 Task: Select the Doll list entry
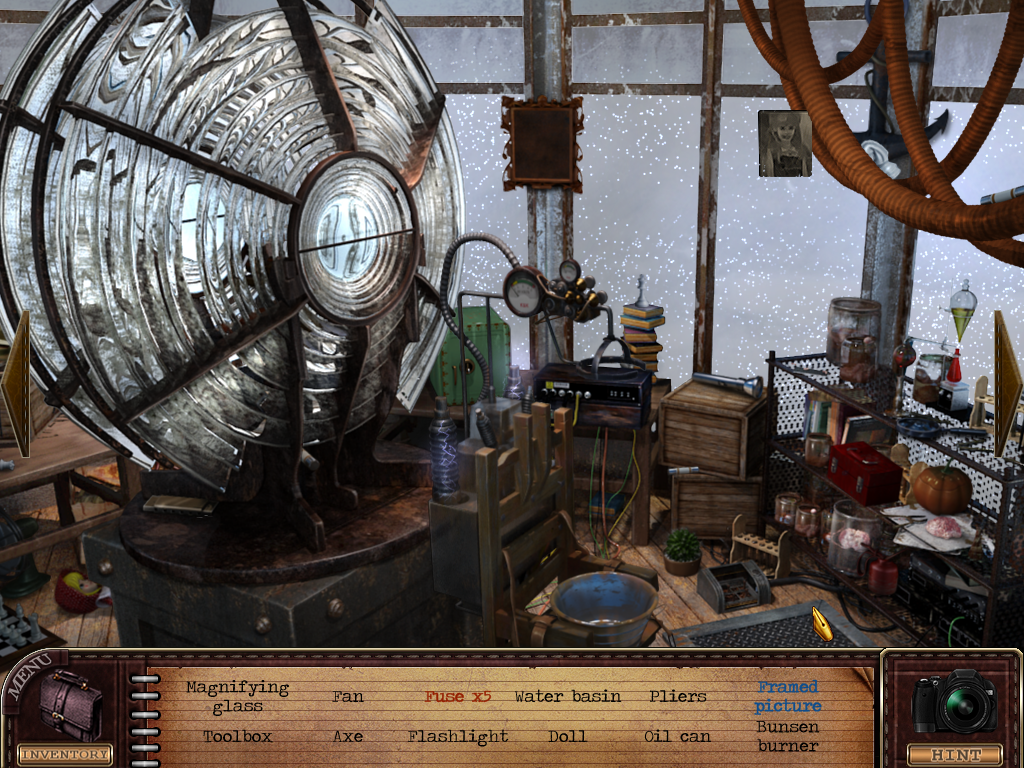click(567, 736)
